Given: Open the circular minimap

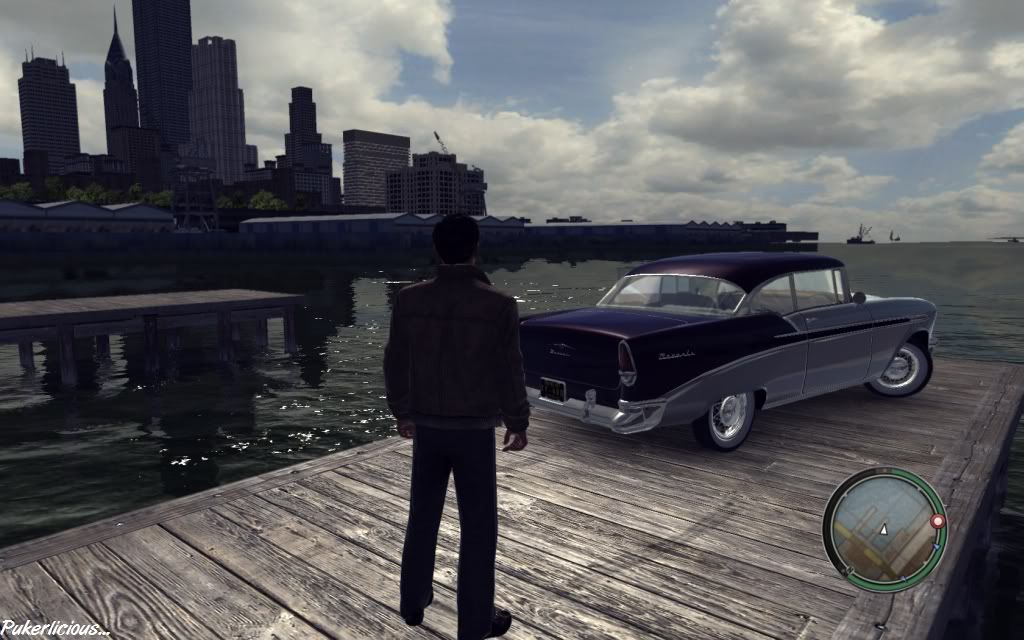Looking at the screenshot, I should coord(883,529).
